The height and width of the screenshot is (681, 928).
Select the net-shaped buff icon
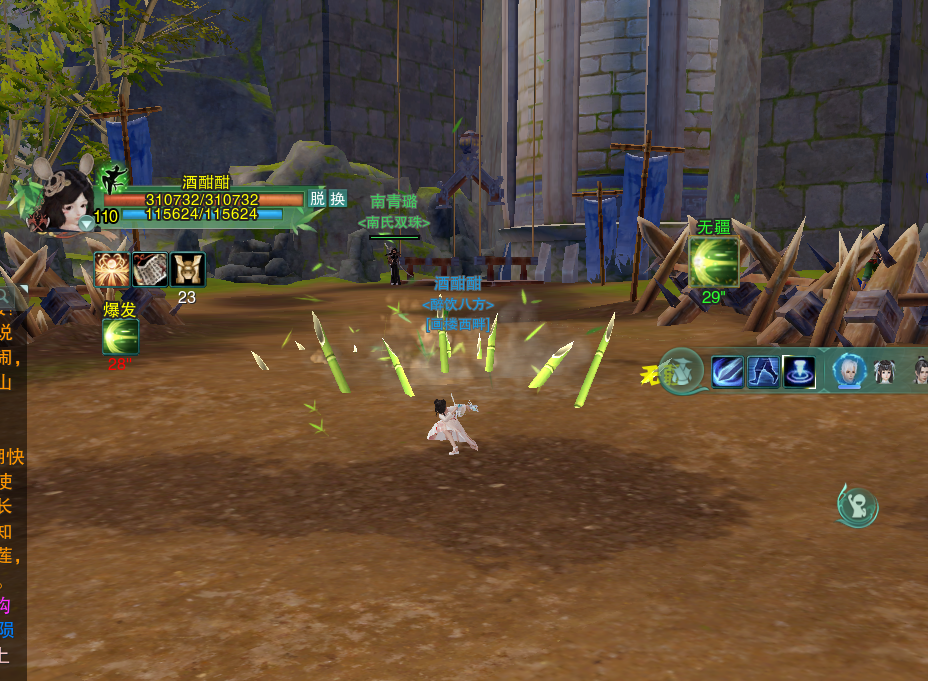149,269
